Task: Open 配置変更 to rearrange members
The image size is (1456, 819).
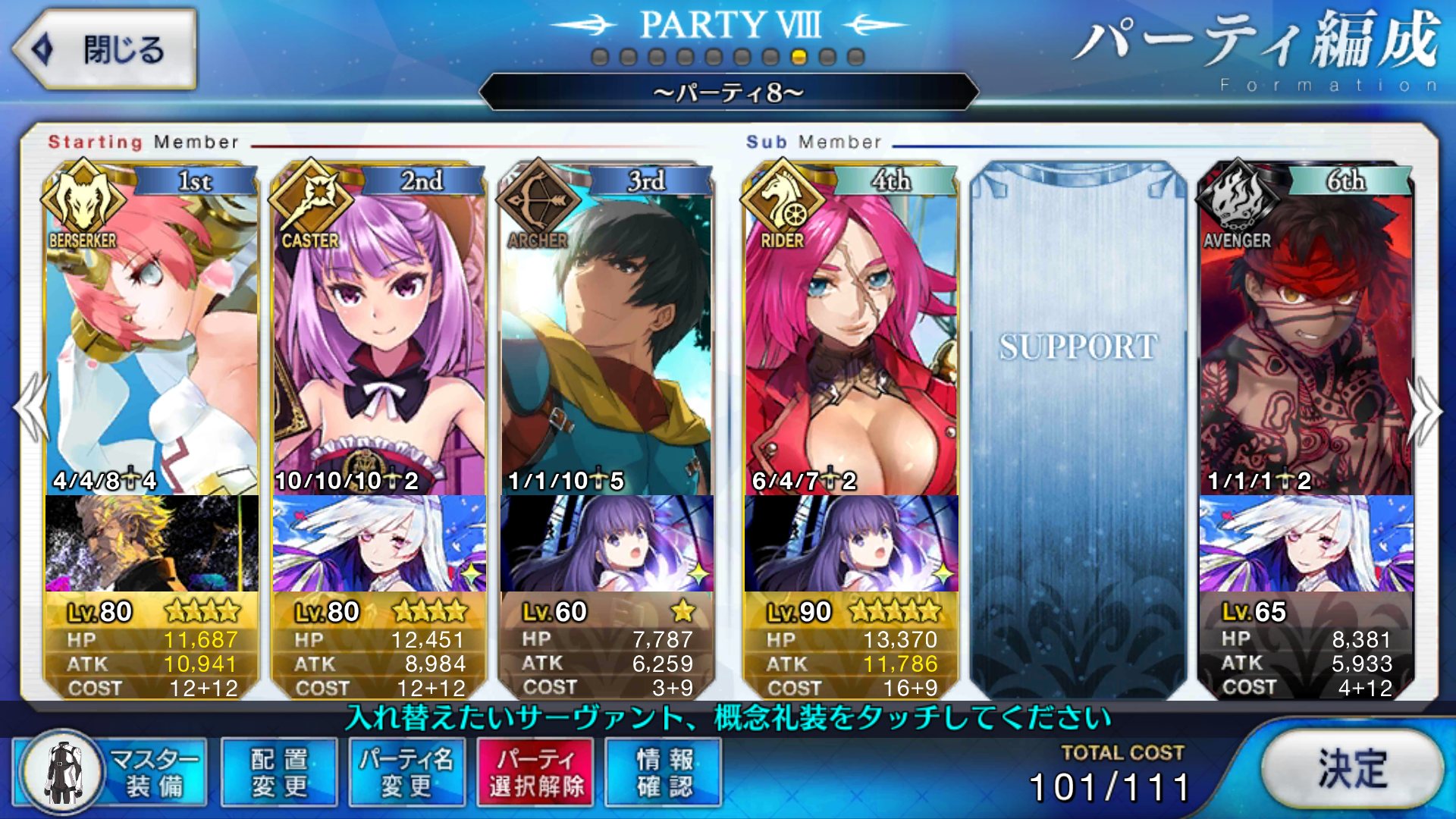Action: [x=279, y=773]
